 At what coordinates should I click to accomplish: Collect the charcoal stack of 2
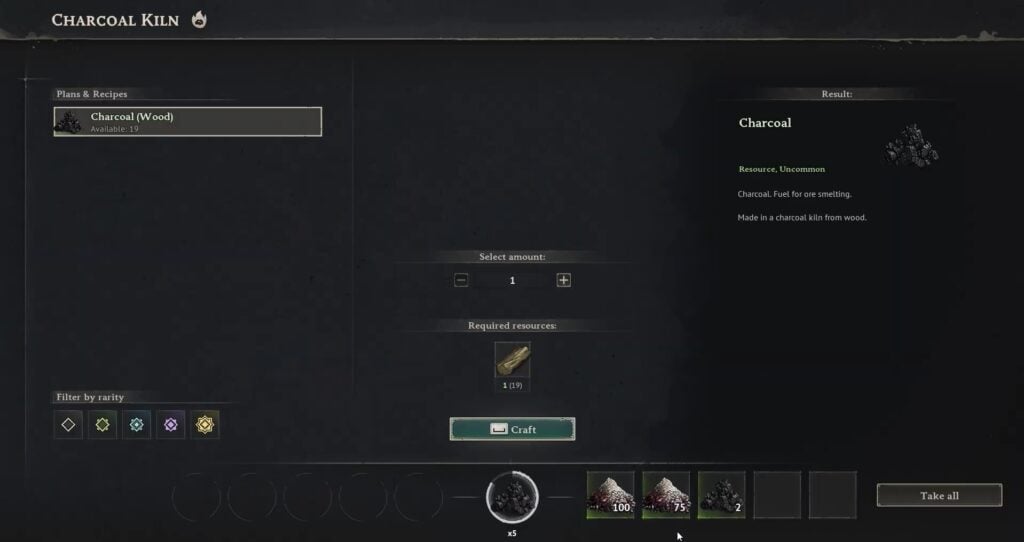(x=721, y=495)
